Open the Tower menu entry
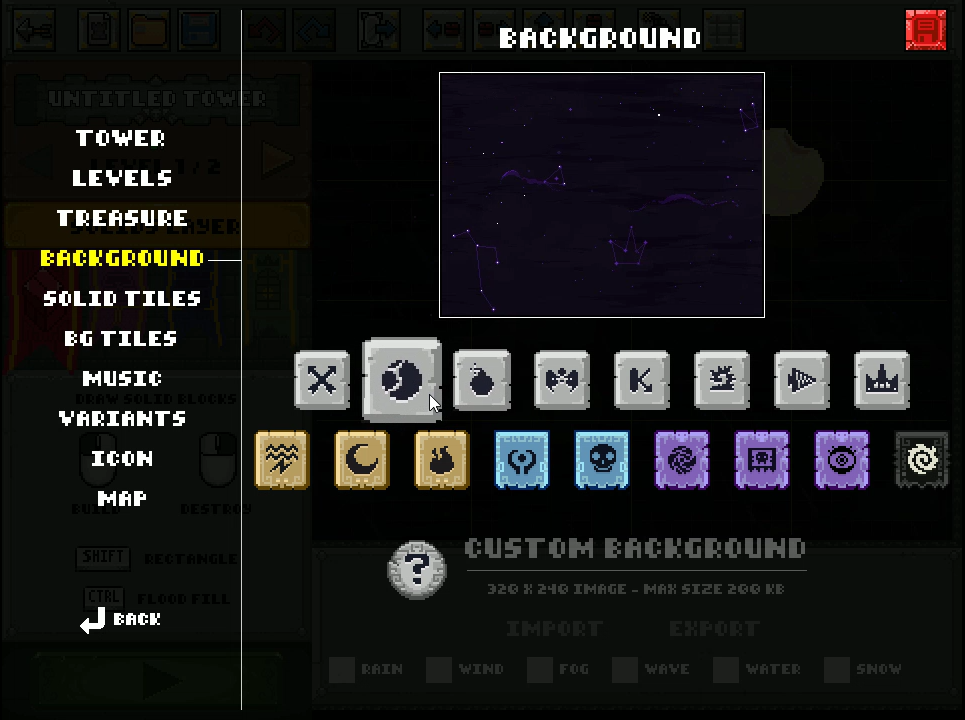Viewport: 965px width, 720px height. coord(121,138)
